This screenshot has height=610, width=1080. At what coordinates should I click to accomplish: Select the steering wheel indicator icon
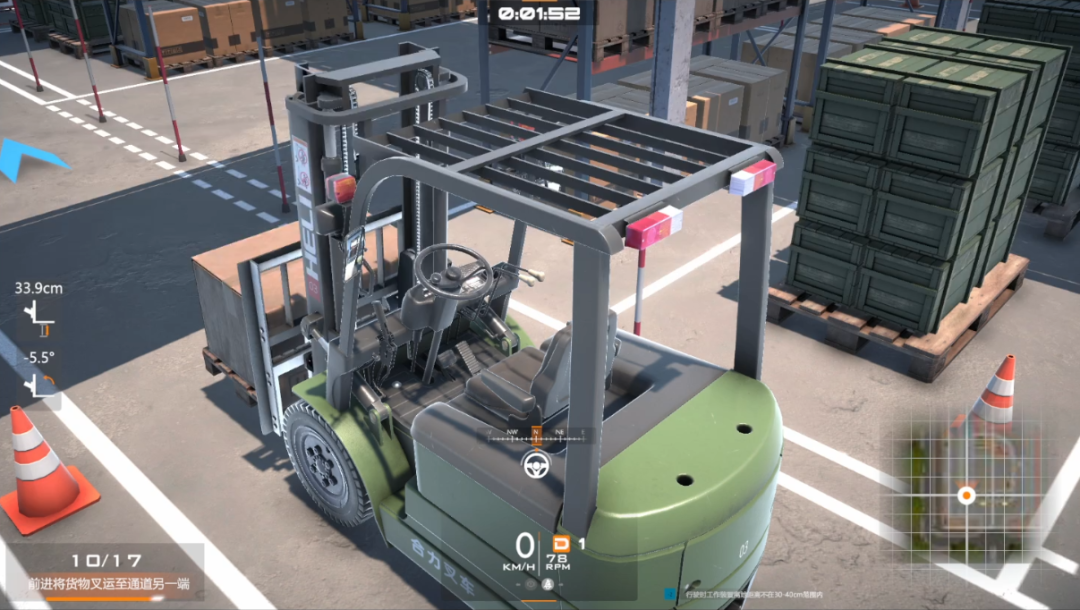(x=535, y=463)
